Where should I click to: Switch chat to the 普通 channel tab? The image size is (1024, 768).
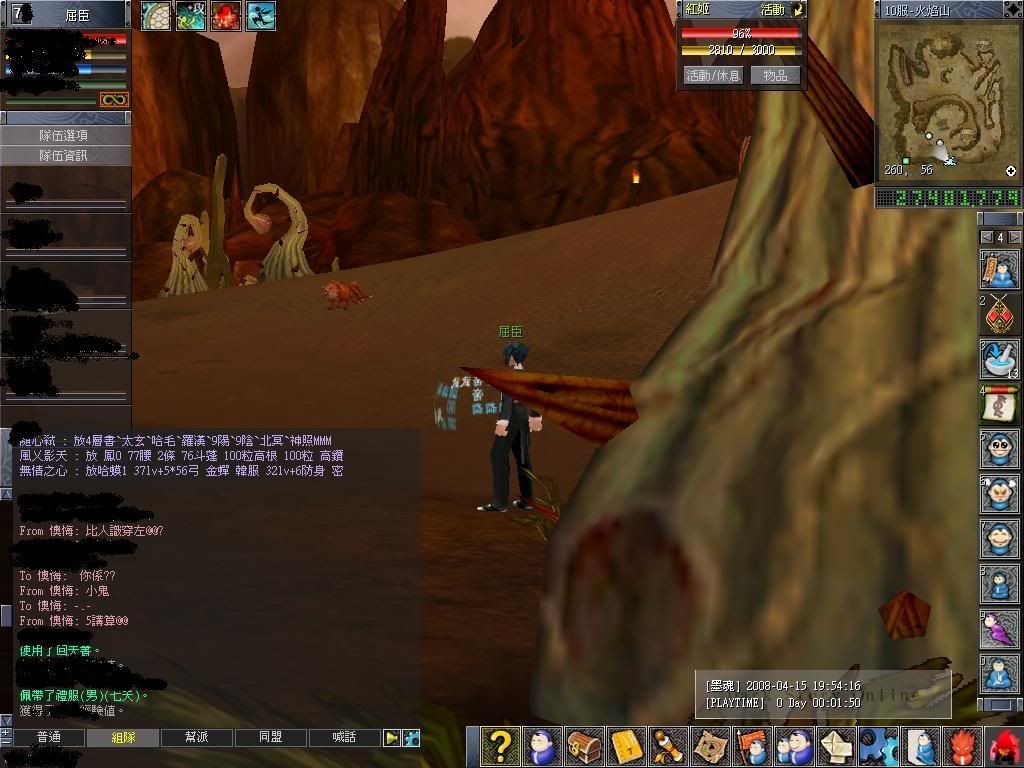tap(48, 738)
